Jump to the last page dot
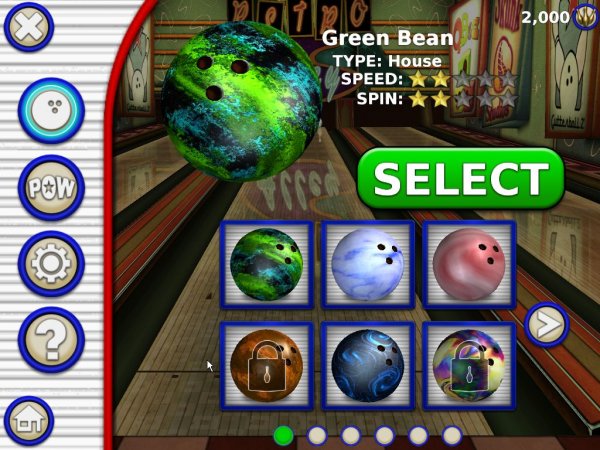Viewport: 600px width, 450px height. click(452, 435)
